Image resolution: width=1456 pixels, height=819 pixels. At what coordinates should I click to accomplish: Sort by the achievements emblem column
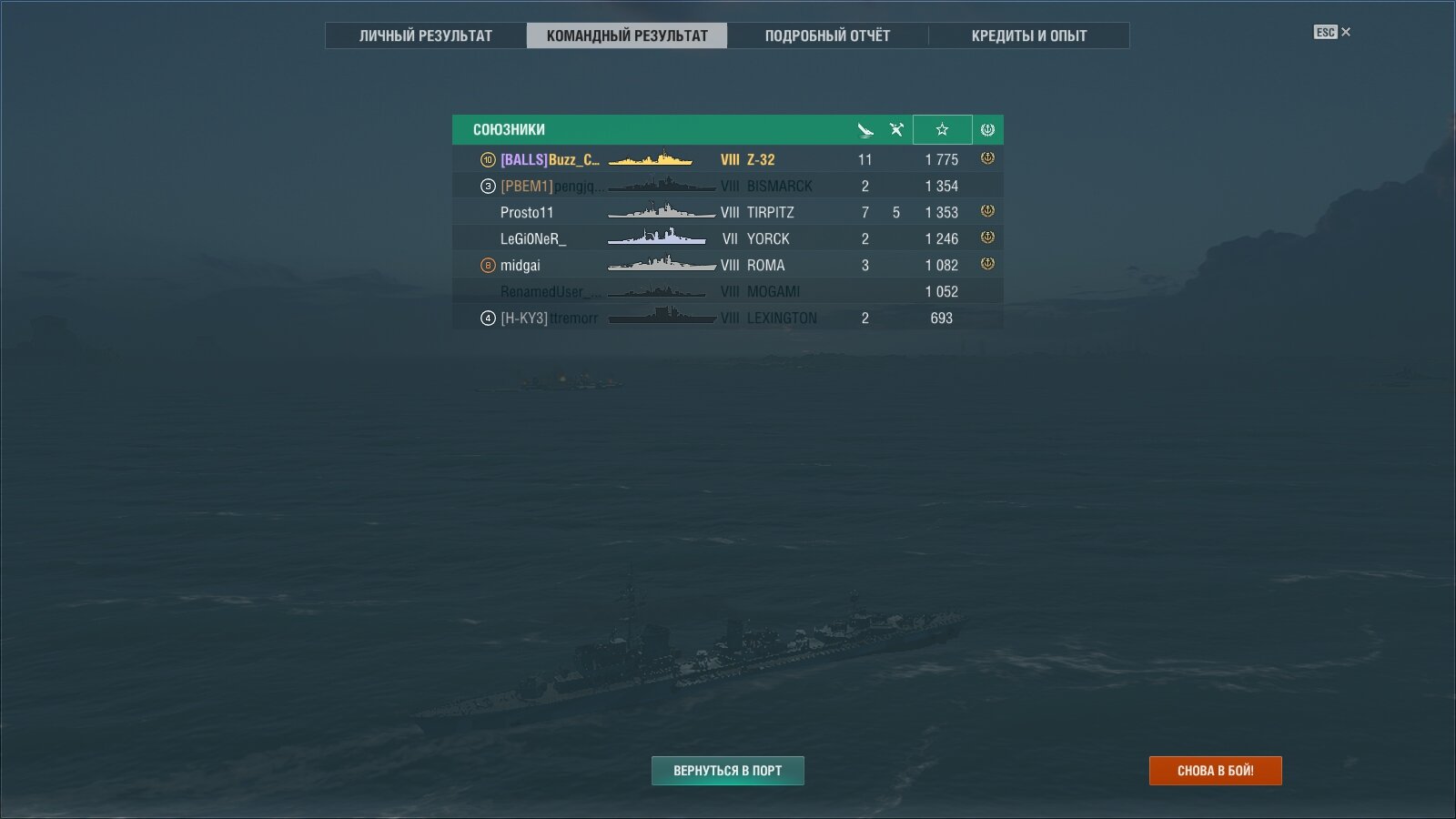tap(987, 129)
